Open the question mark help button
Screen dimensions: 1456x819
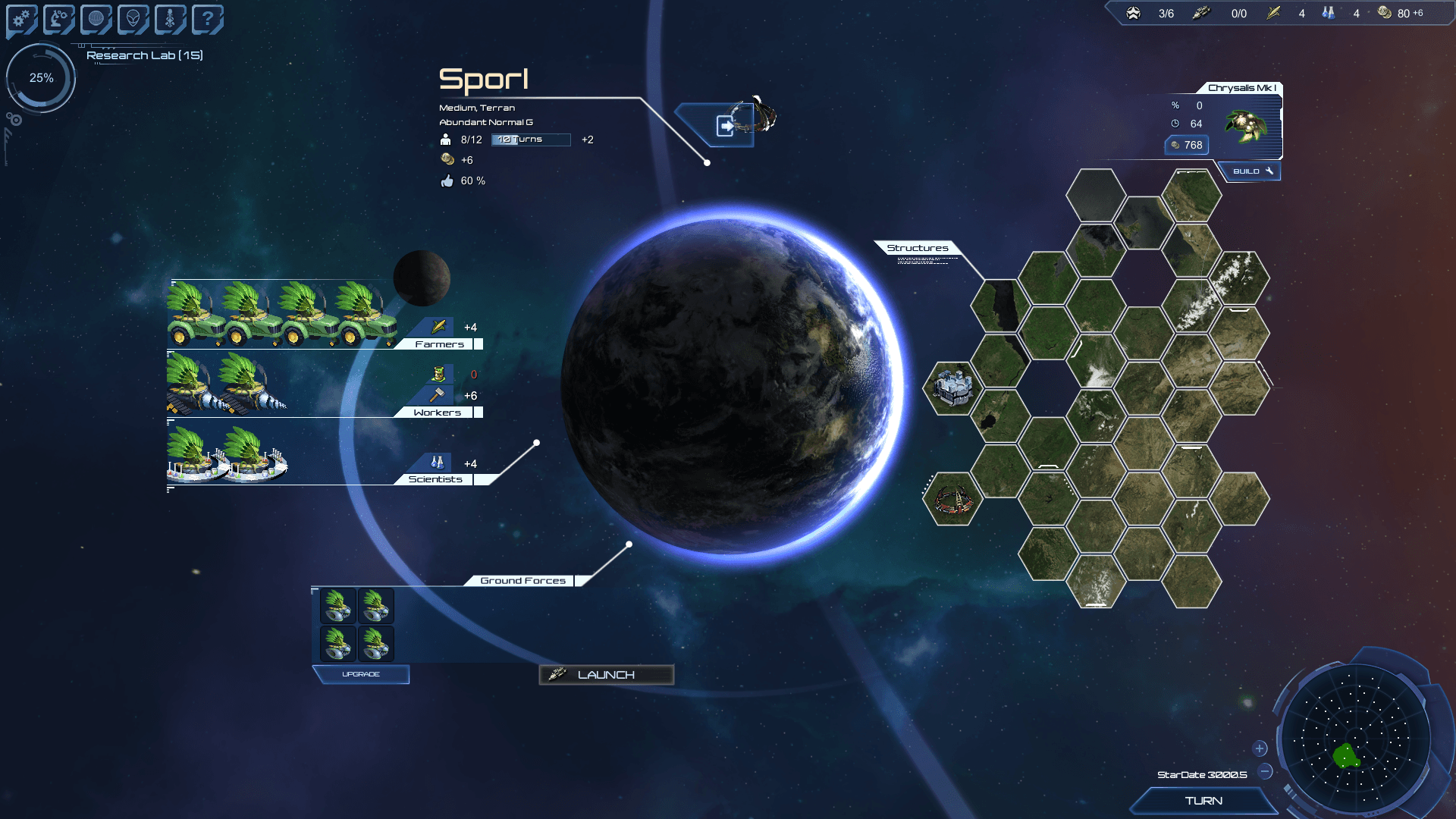coord(207,19)
